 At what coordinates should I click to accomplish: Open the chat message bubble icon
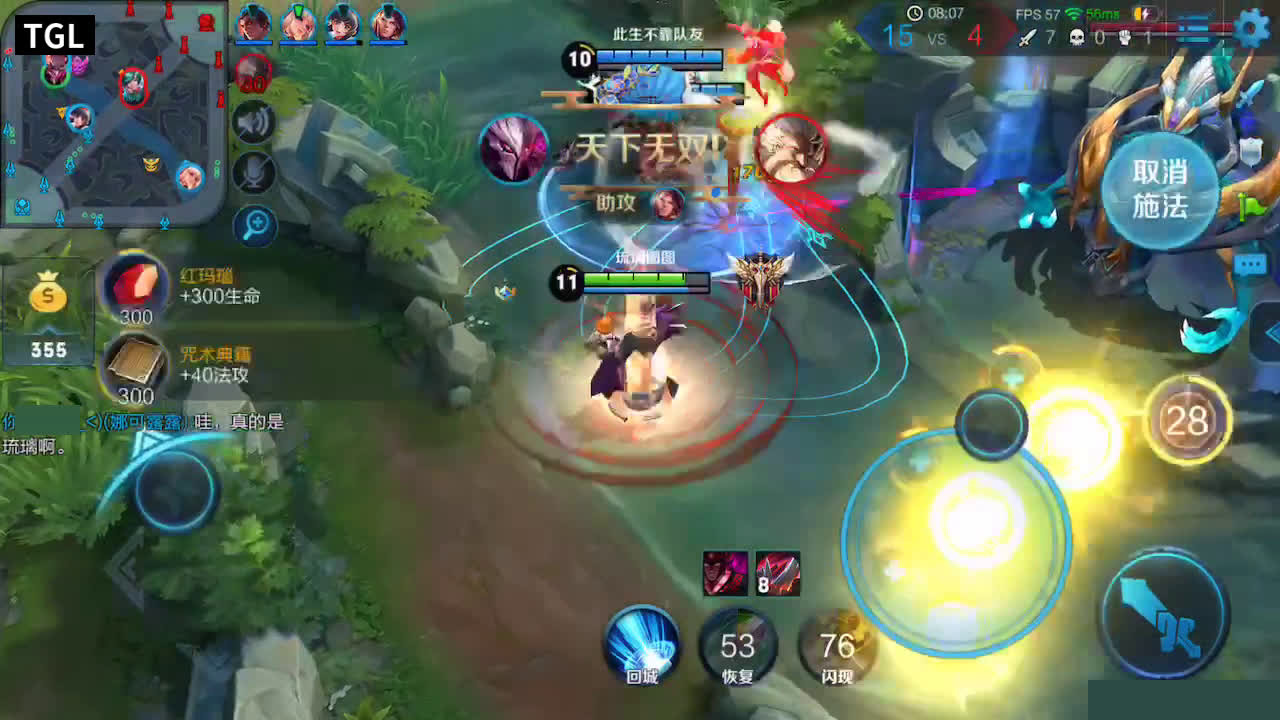pyautogui.click(x=1250, y=265)
